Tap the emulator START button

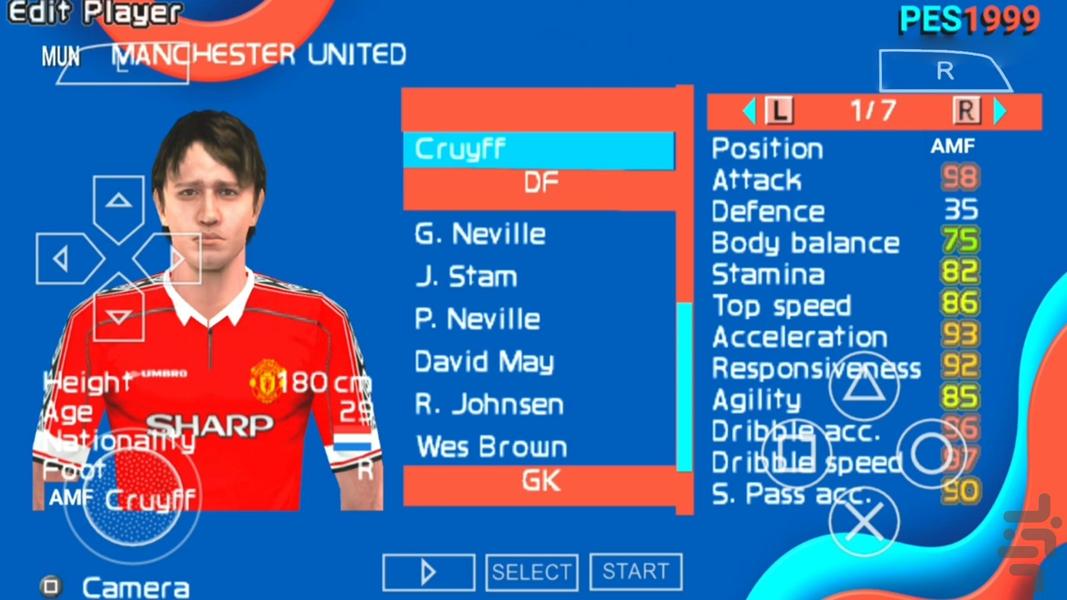pyautogui.click(x=635, y=572)
